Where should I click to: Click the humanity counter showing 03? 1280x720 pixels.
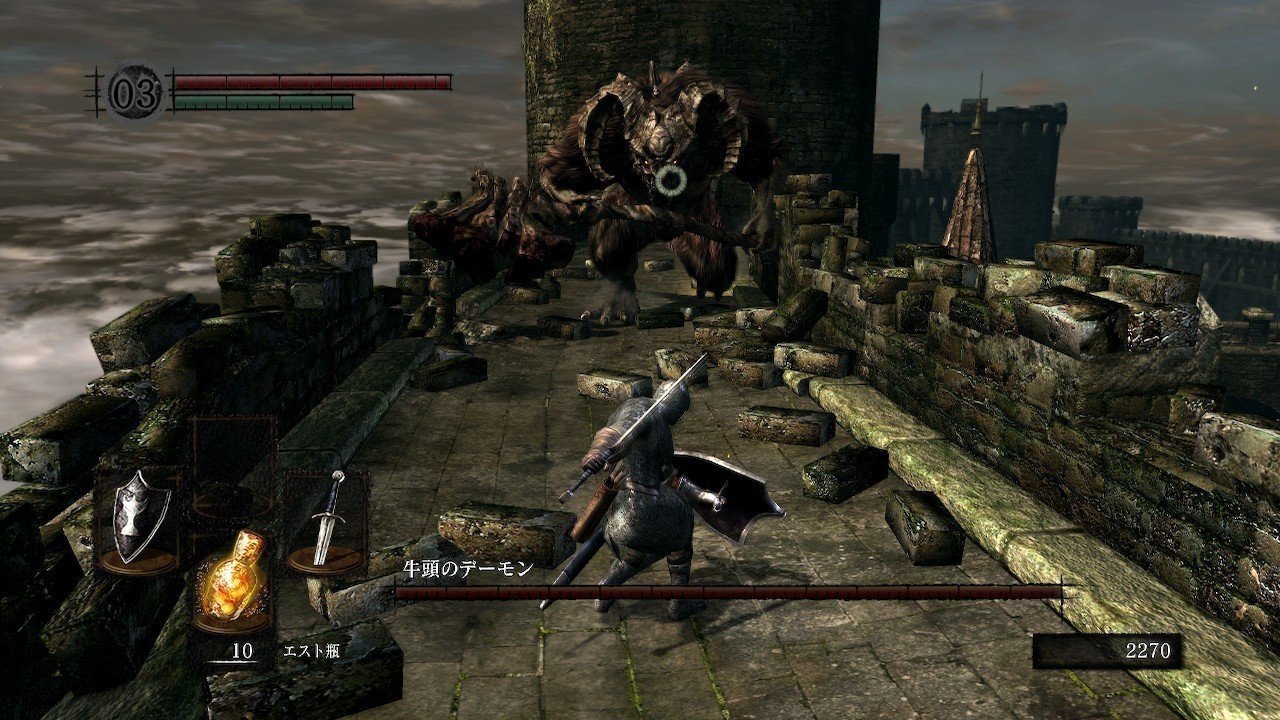click(x=134, y=95)
